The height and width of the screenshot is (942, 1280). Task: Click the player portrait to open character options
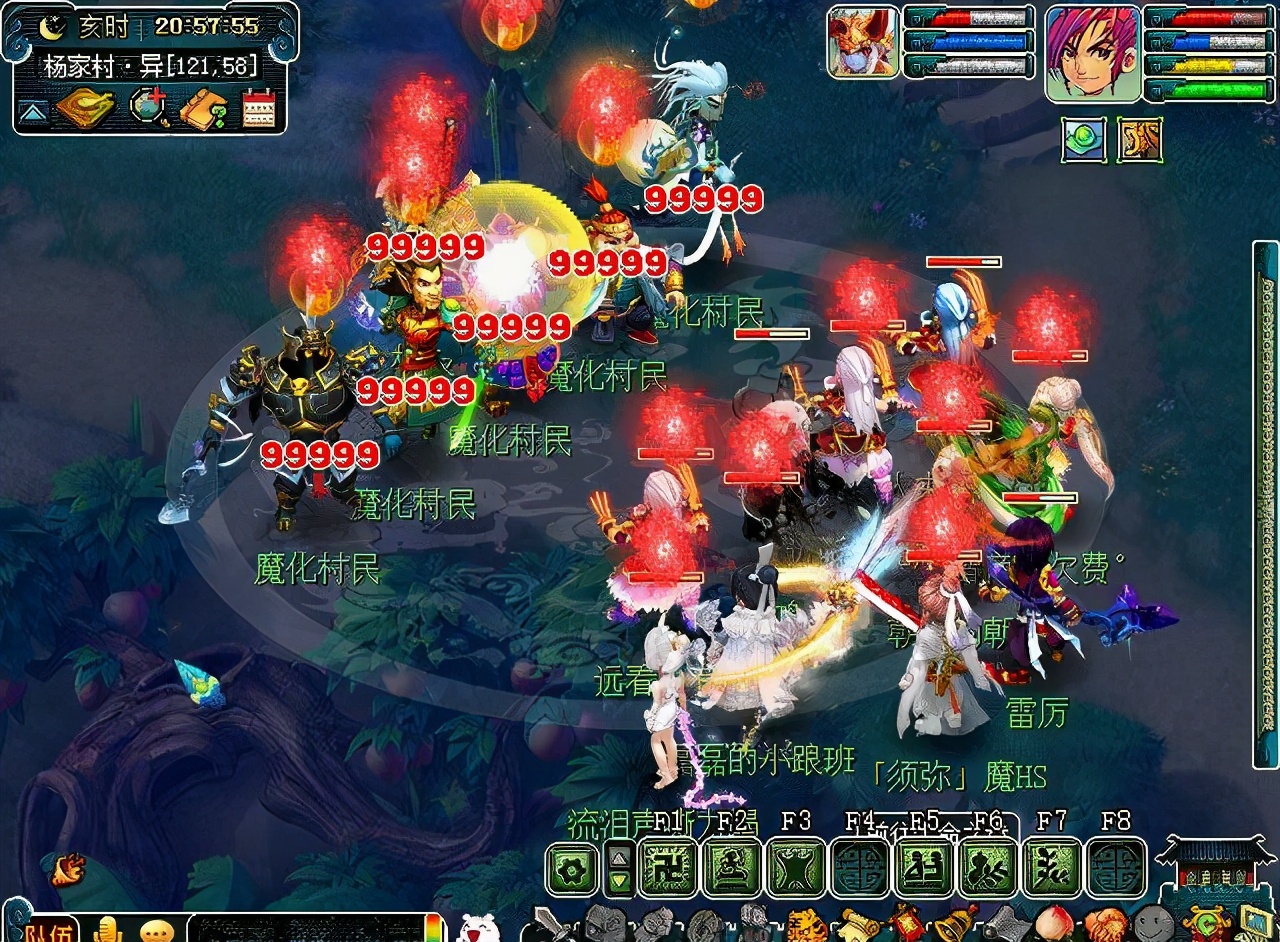1093,55
